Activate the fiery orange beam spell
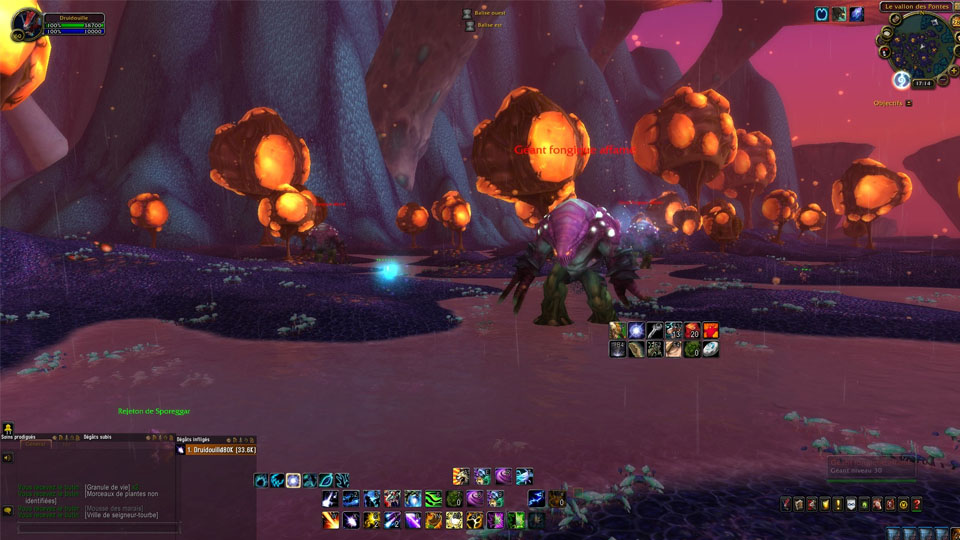The width and height of the screenshot is (960, 540). pos(330,520)
